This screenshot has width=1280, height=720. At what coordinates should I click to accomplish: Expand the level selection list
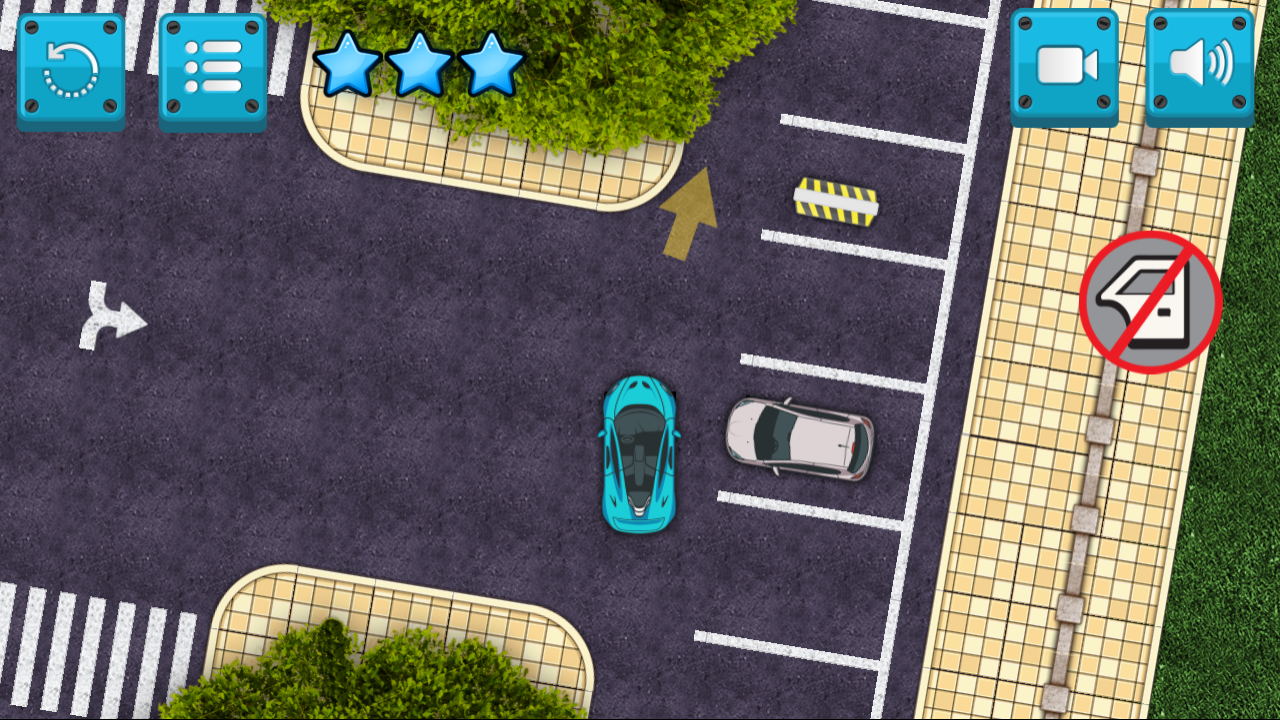(212, 65)
